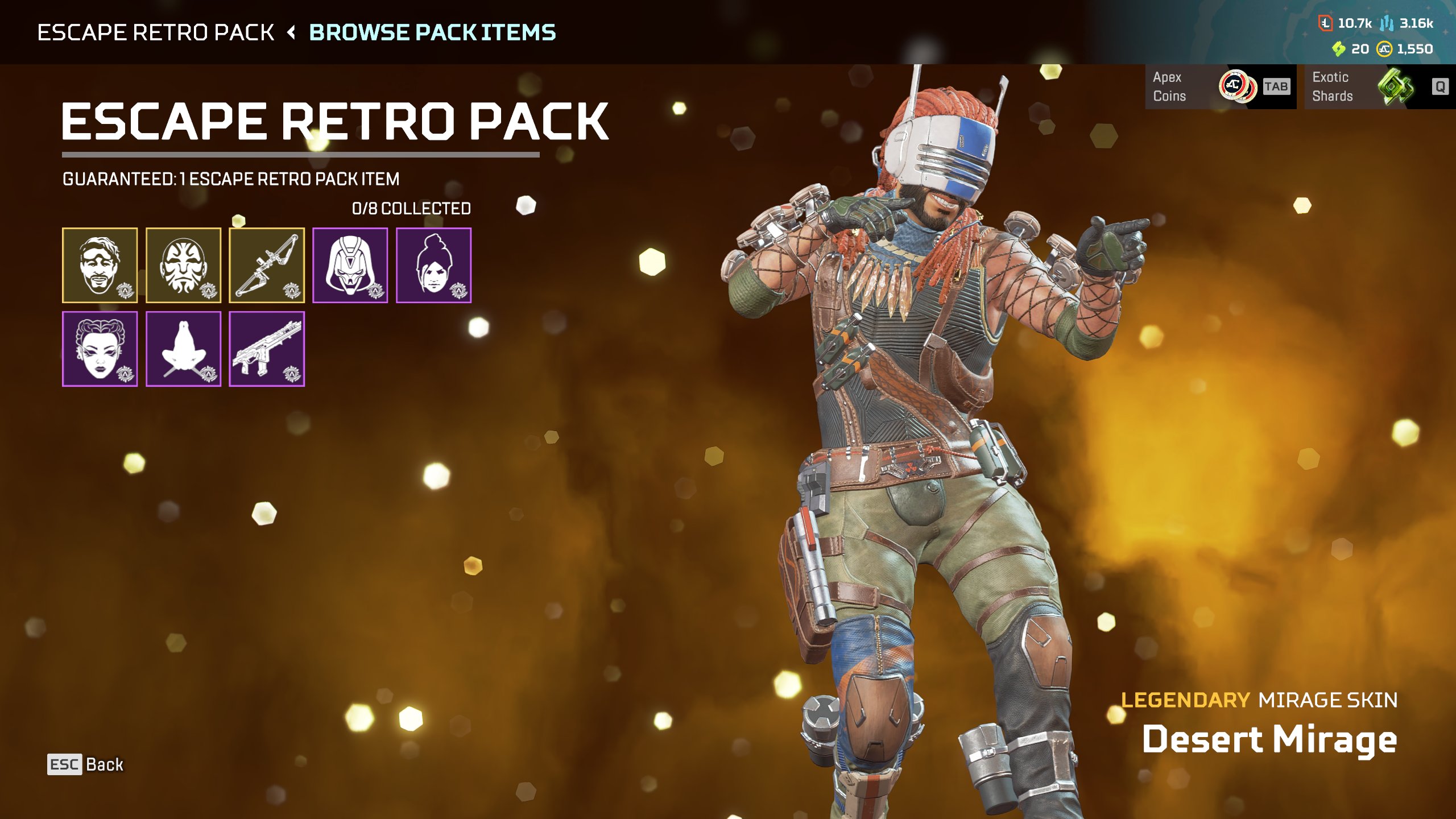Click the Back button

(x=85, y=764)
